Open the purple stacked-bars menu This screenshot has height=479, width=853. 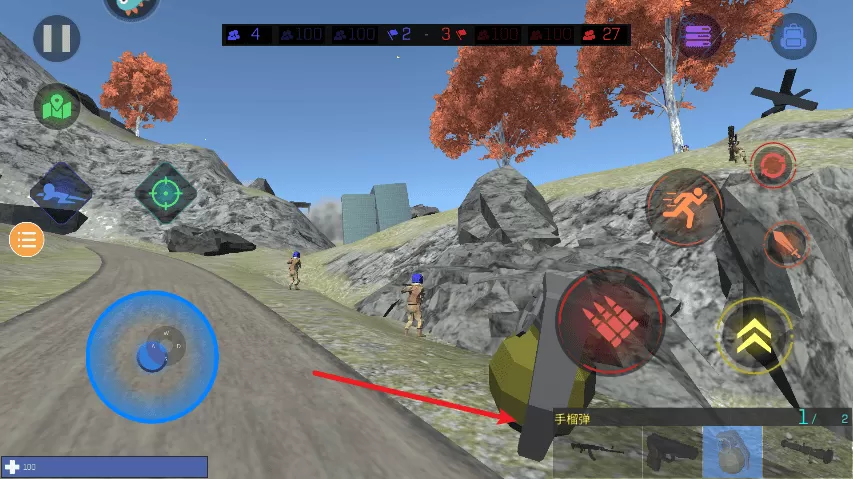[699, 36]
